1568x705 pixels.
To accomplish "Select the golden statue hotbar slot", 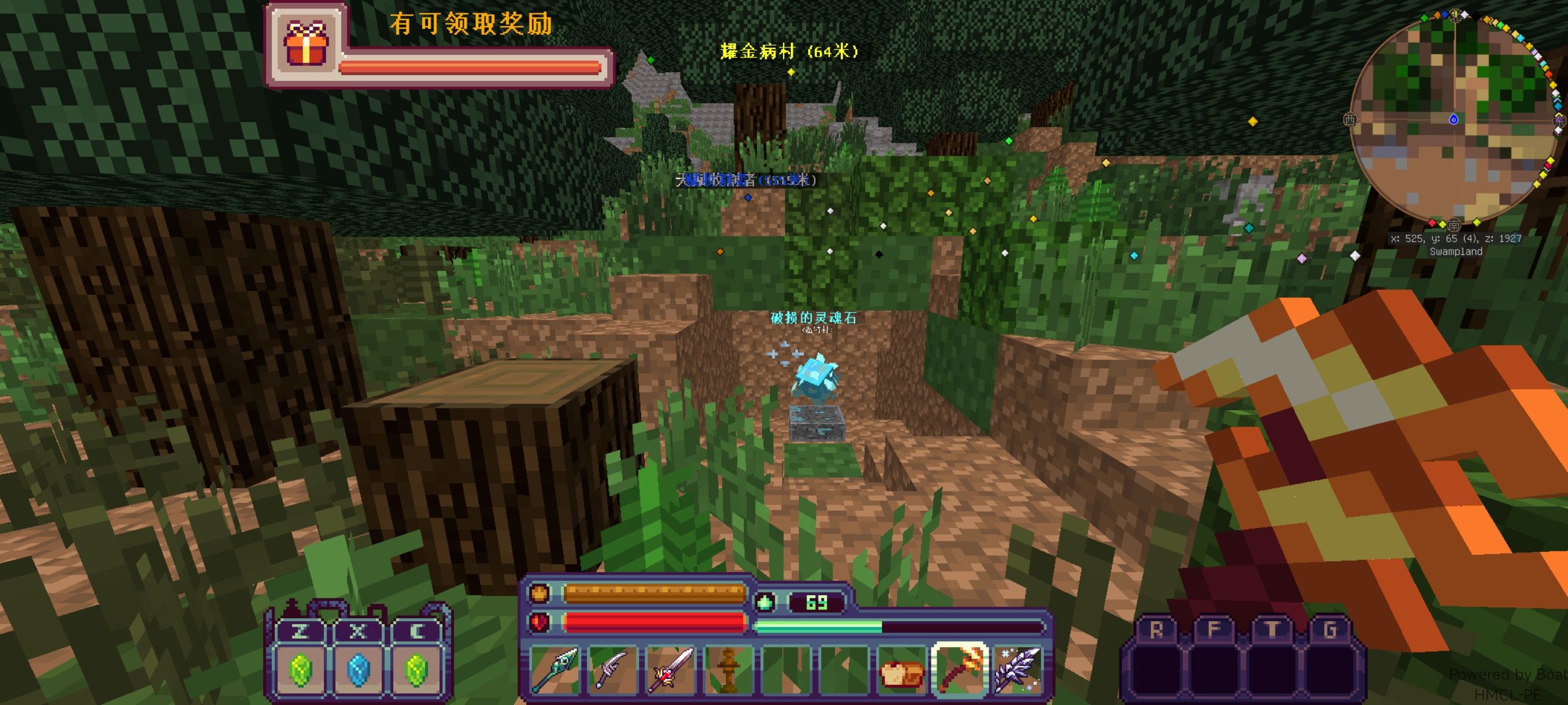I will [x=727, y=670].
